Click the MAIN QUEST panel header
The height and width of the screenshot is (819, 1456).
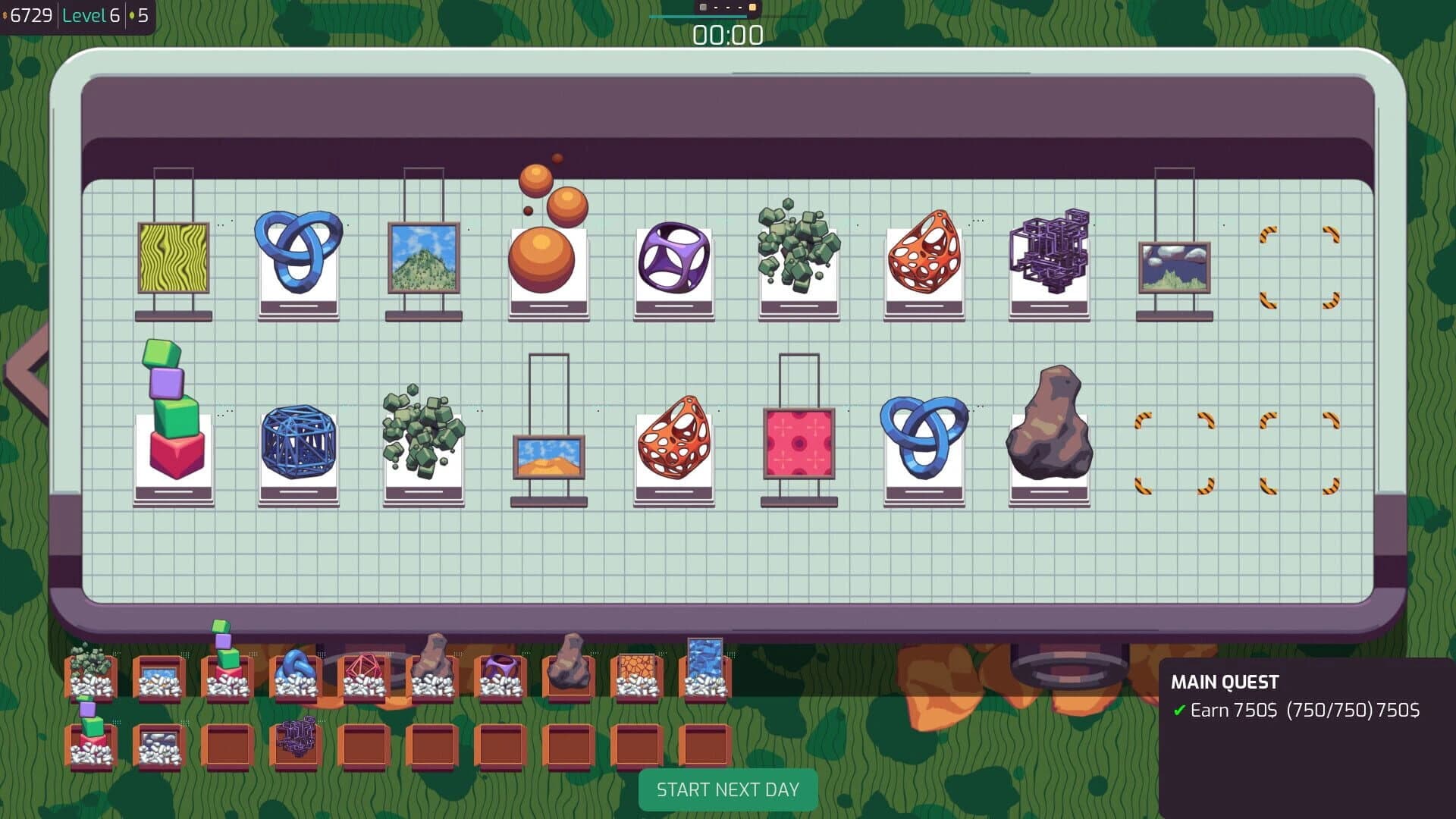tap(1225, 682)
